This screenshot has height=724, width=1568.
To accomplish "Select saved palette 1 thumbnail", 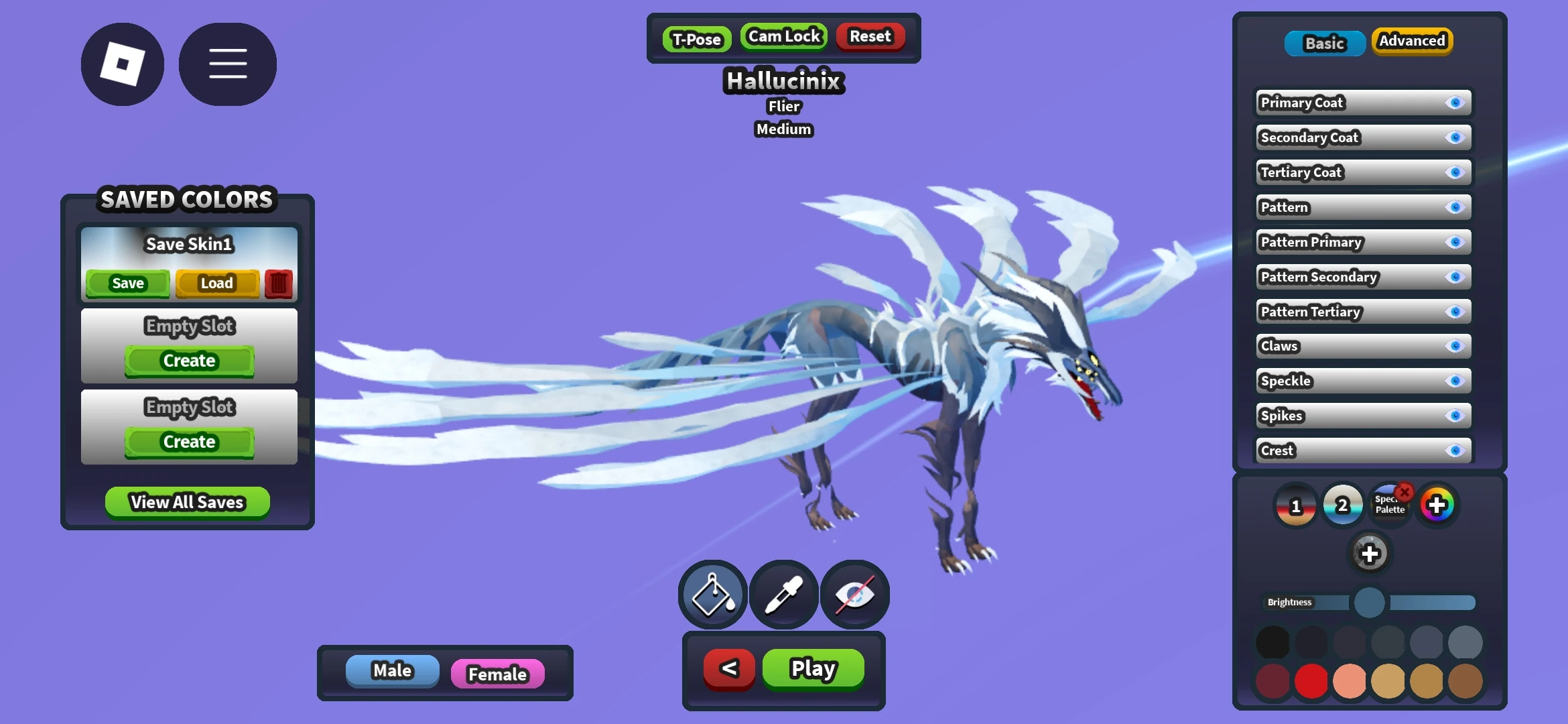I will point(1295,505).
